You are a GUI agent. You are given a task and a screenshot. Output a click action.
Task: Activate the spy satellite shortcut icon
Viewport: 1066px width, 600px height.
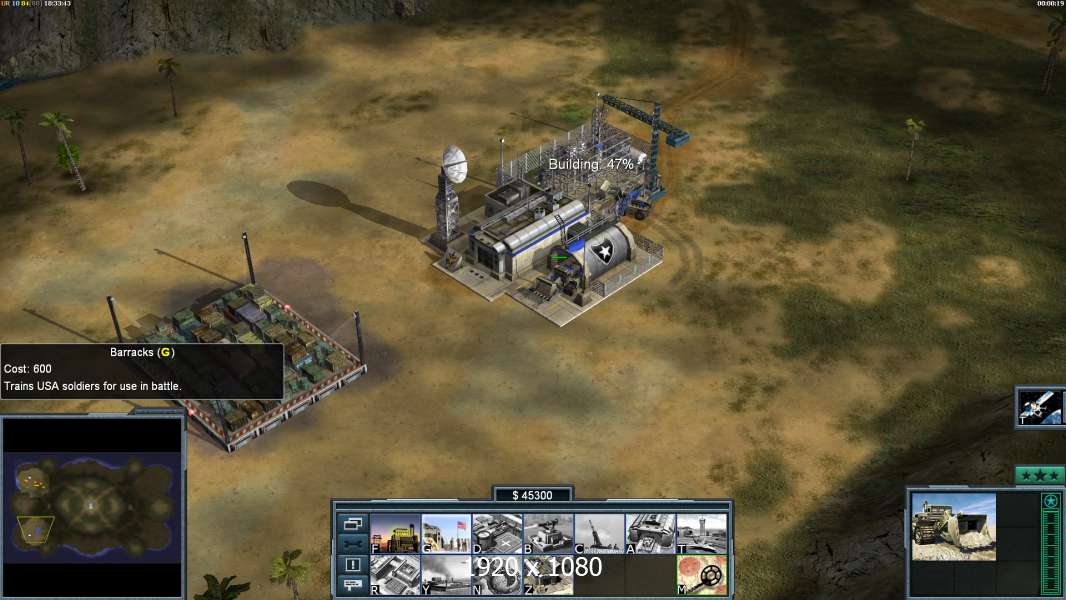1041,406
